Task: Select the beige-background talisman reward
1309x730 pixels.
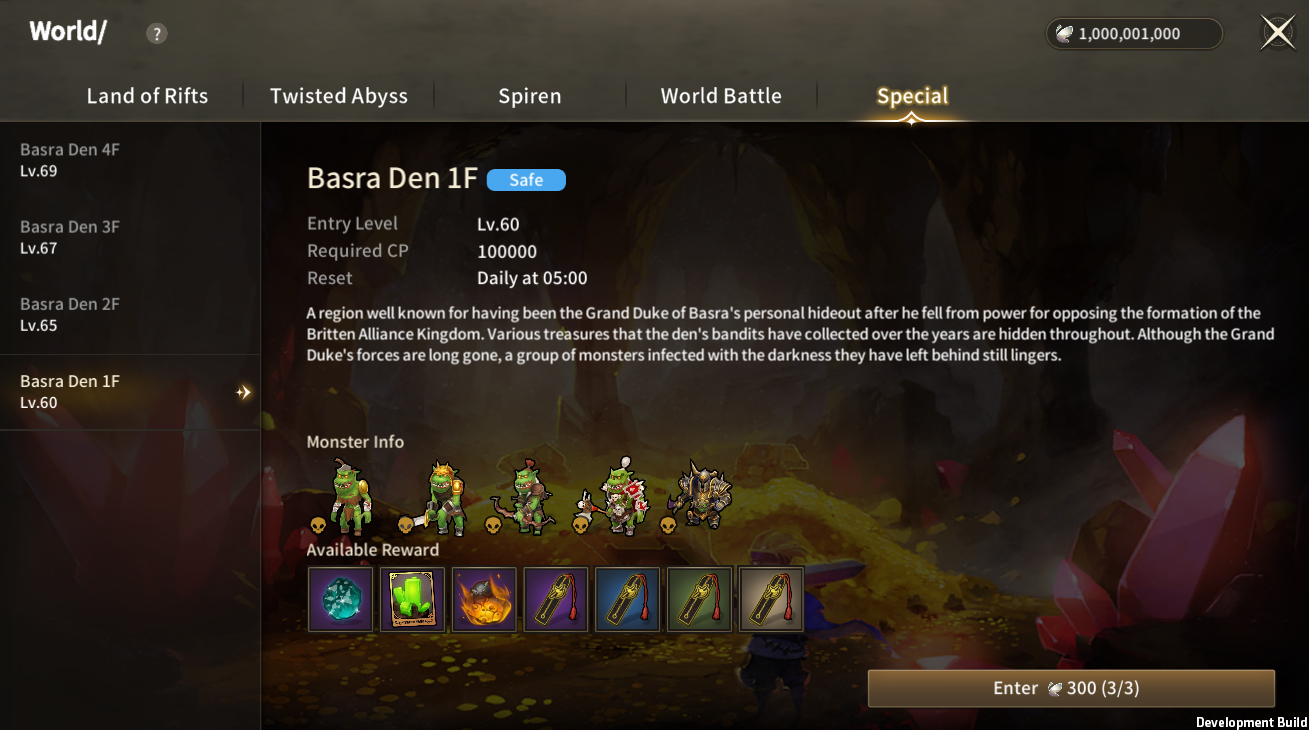Action: pyautogui.click(x=771, y=600)
